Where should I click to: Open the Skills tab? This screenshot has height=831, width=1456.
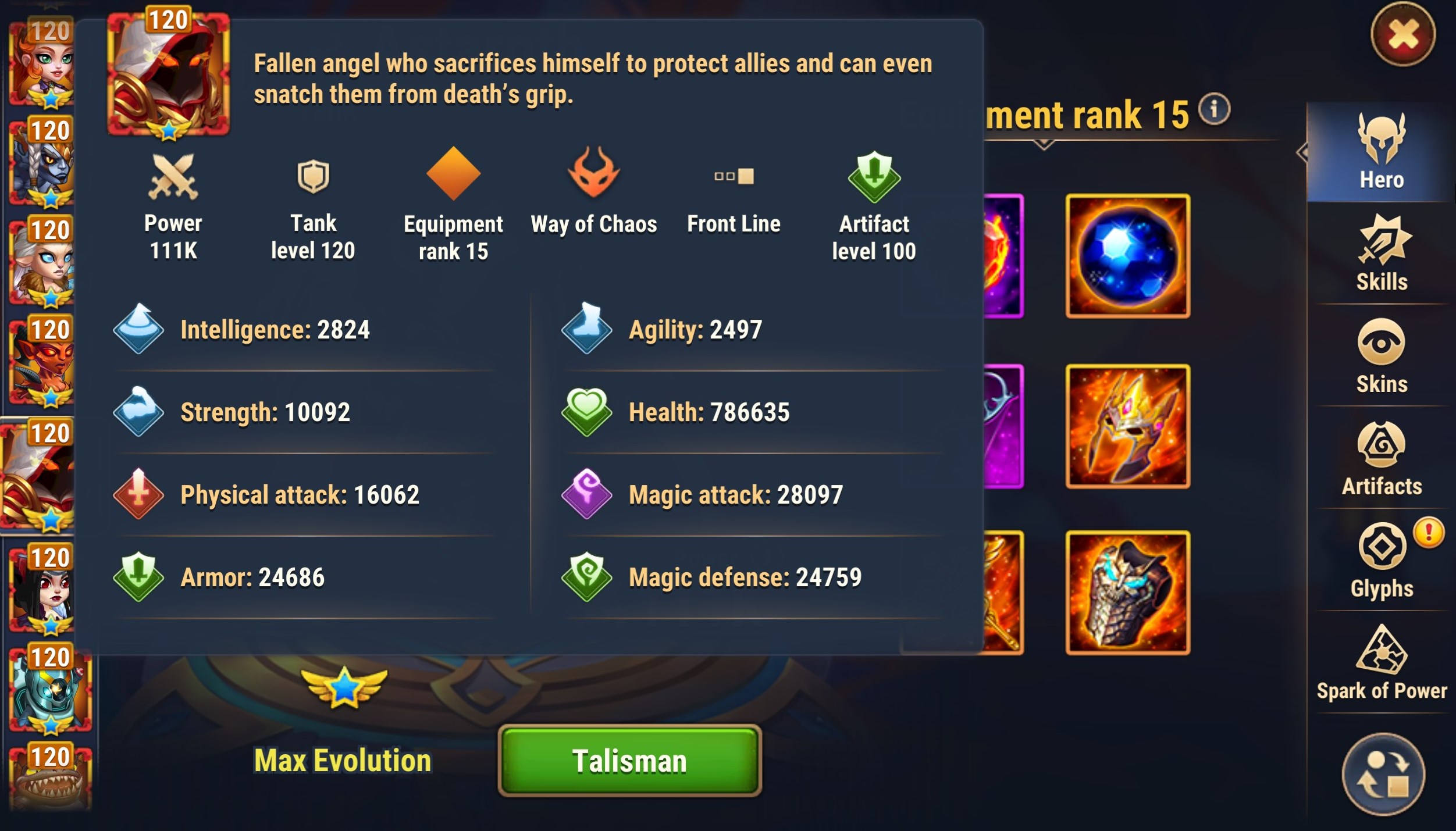(x=1382, y=254)
